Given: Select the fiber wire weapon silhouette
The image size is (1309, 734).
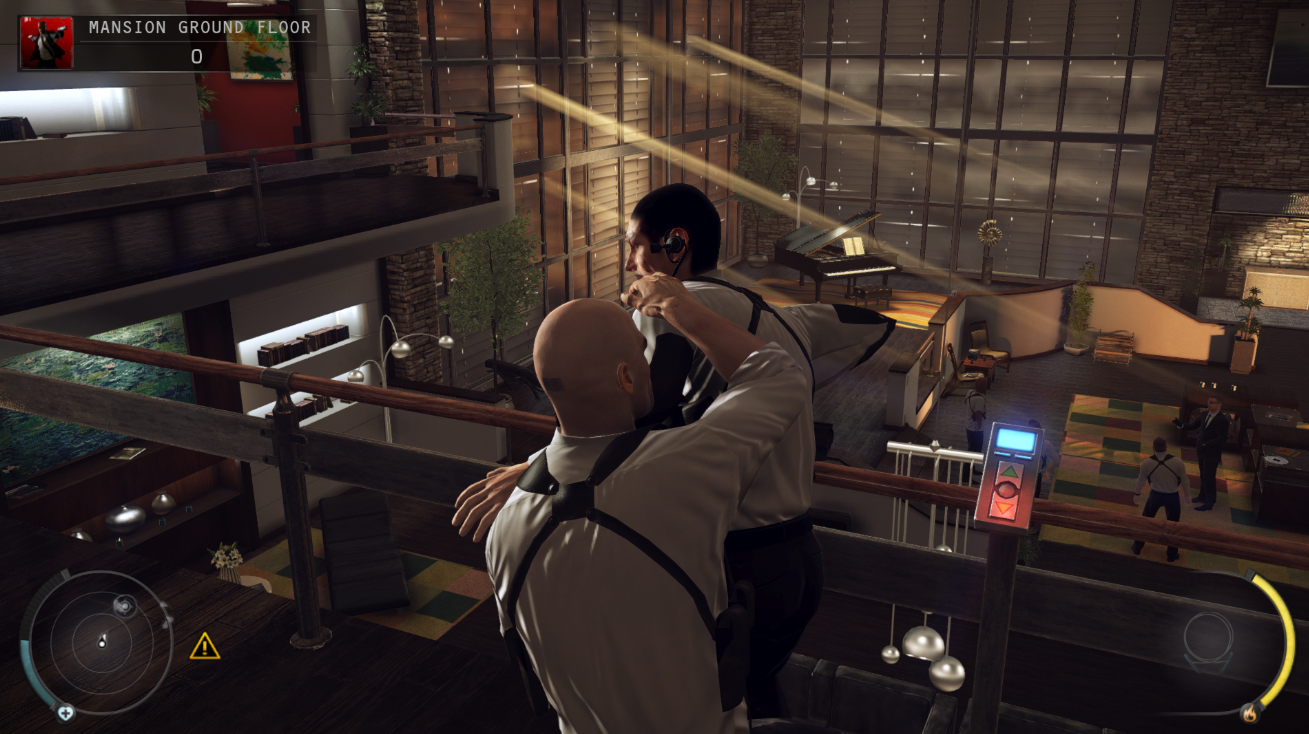Looking at the screenshot, I should coord(1208,638).
